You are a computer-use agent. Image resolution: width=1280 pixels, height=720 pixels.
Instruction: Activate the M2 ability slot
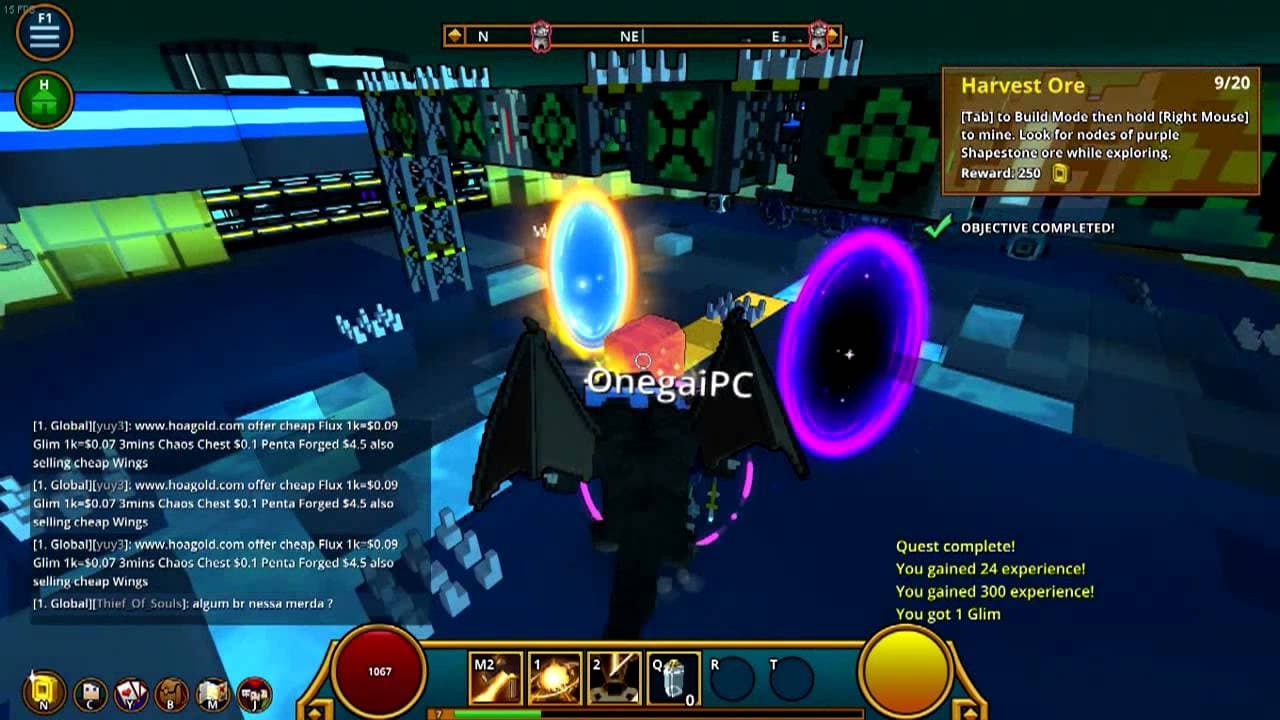point(496,679)
